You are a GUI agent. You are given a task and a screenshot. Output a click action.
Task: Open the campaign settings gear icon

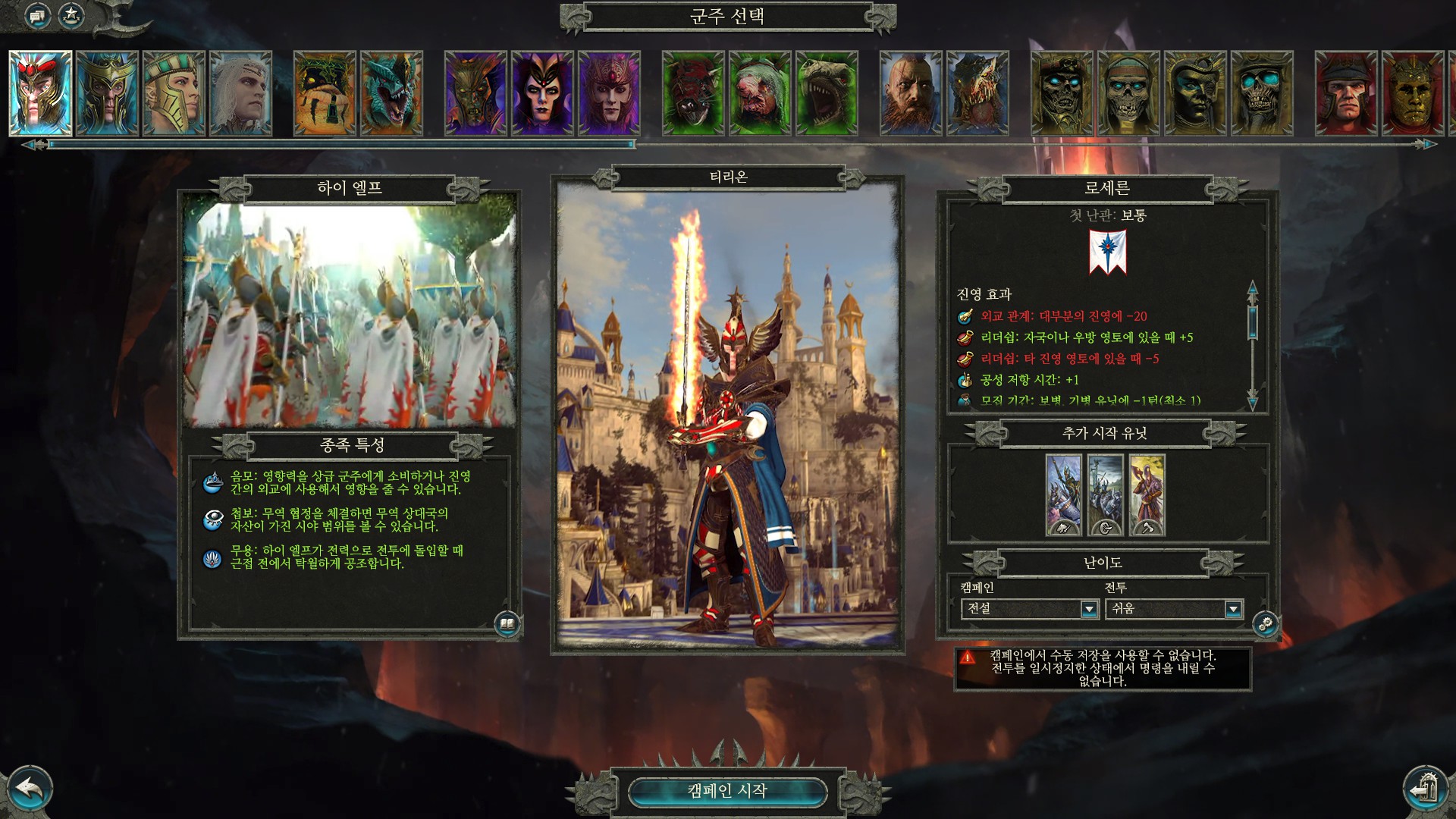[1266, 624]
